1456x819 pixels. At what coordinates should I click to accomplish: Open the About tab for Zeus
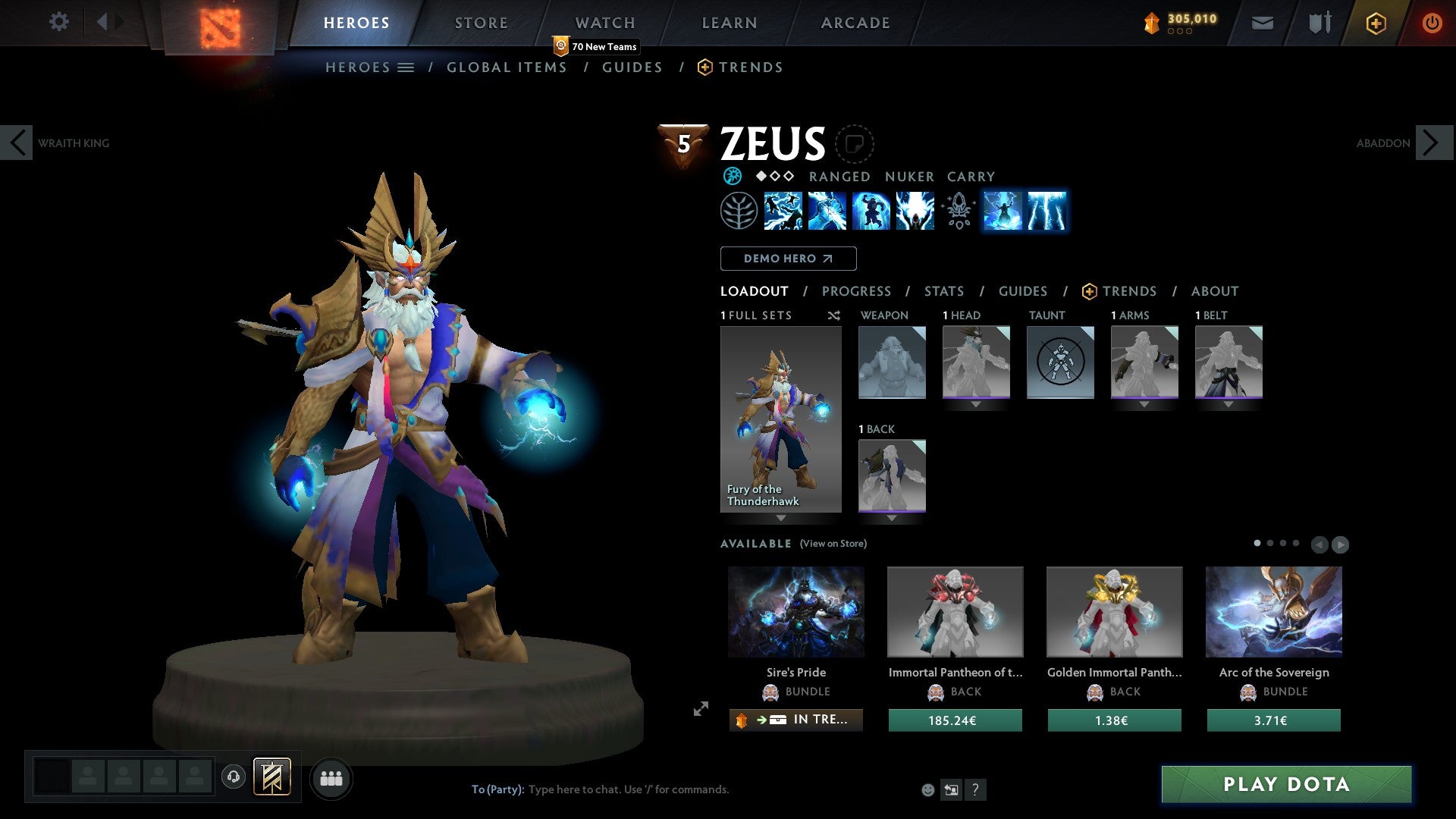click(x=1214, y=291)
